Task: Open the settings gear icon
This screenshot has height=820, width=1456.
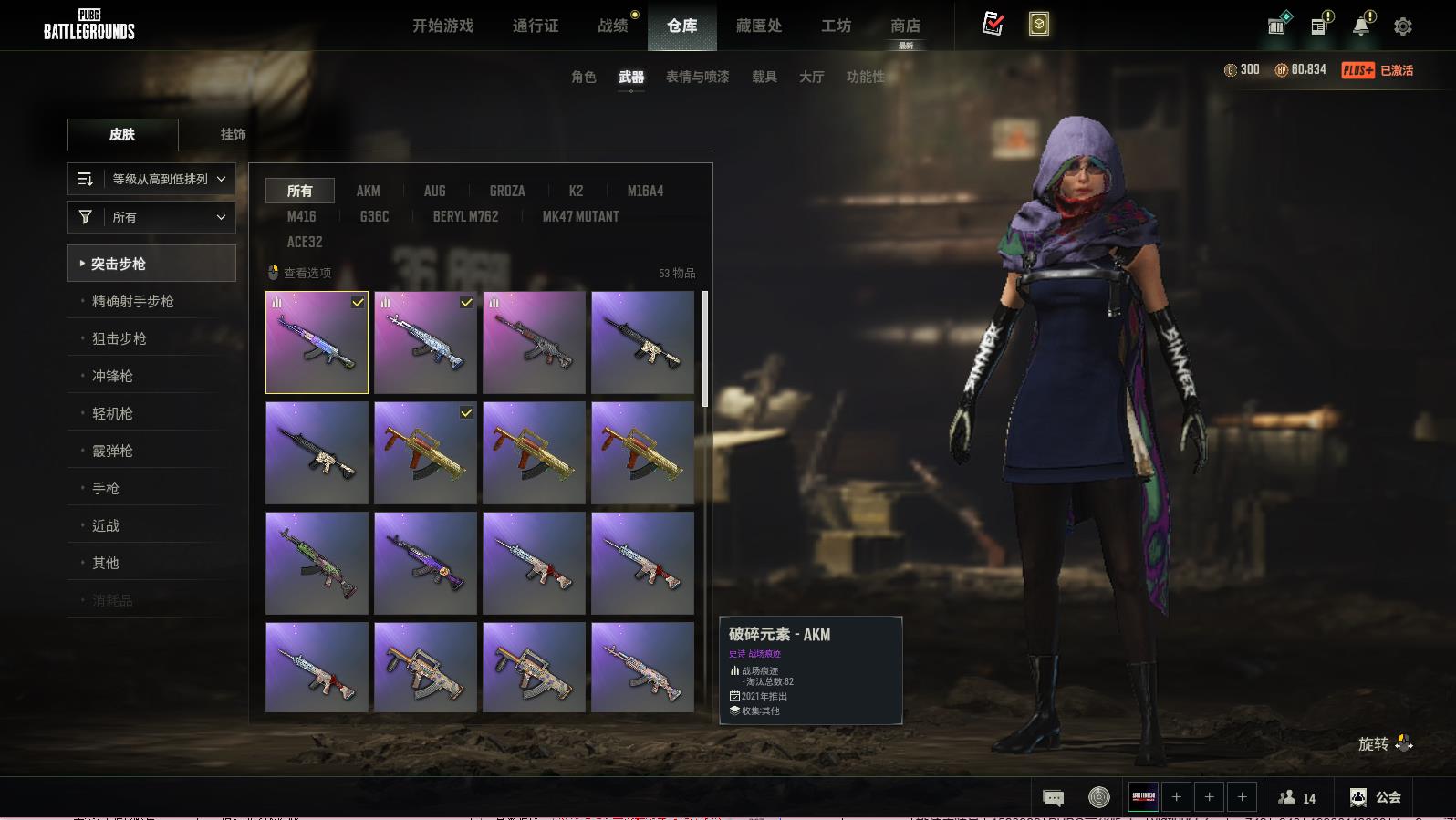Action: tap(1403, 26)
